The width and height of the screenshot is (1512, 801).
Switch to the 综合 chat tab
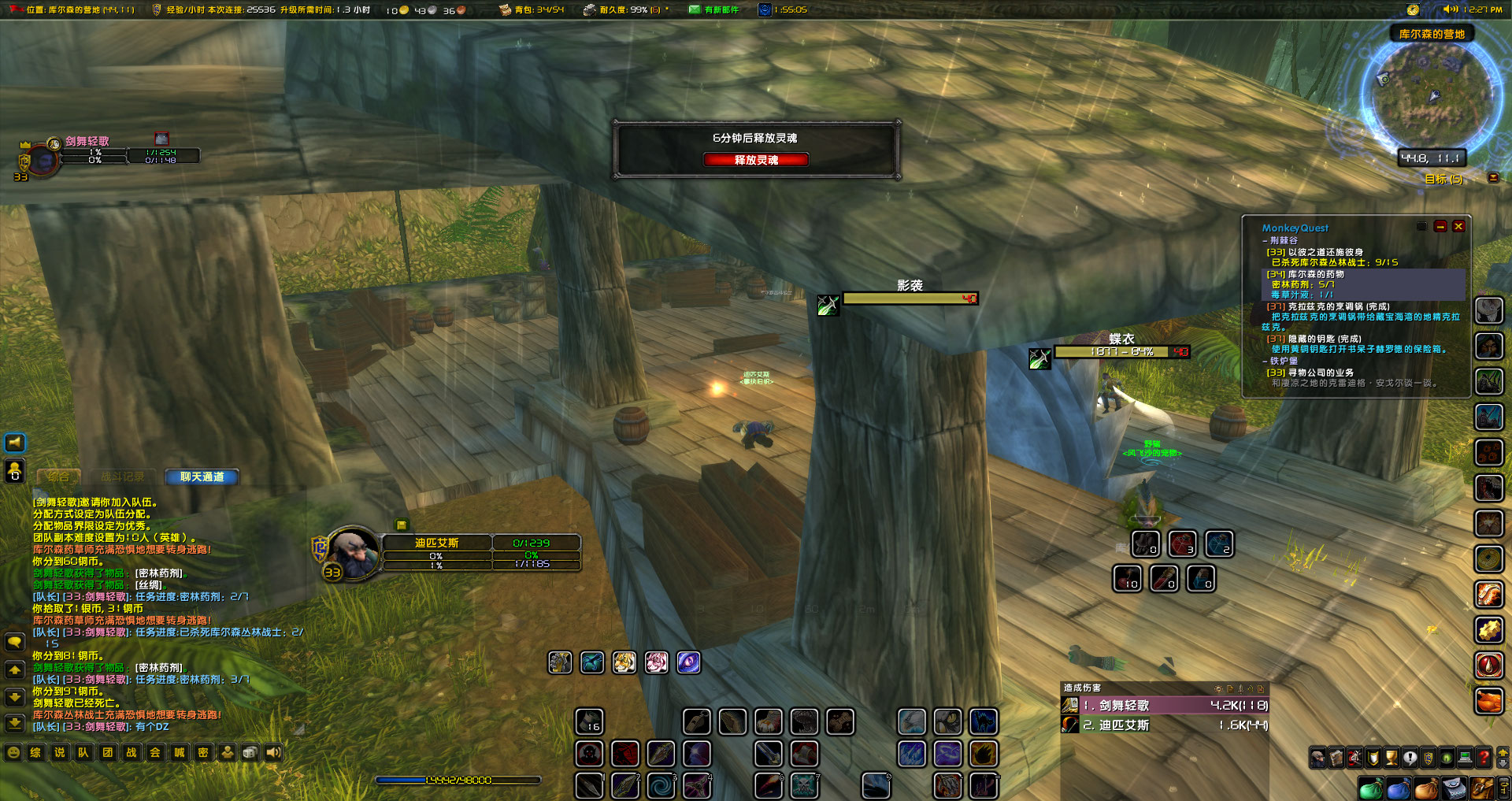[x=58, y=477]
